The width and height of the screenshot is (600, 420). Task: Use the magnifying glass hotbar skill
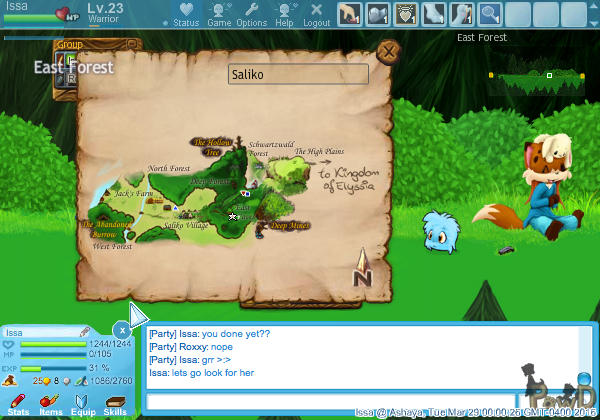(x=490, y=14)
